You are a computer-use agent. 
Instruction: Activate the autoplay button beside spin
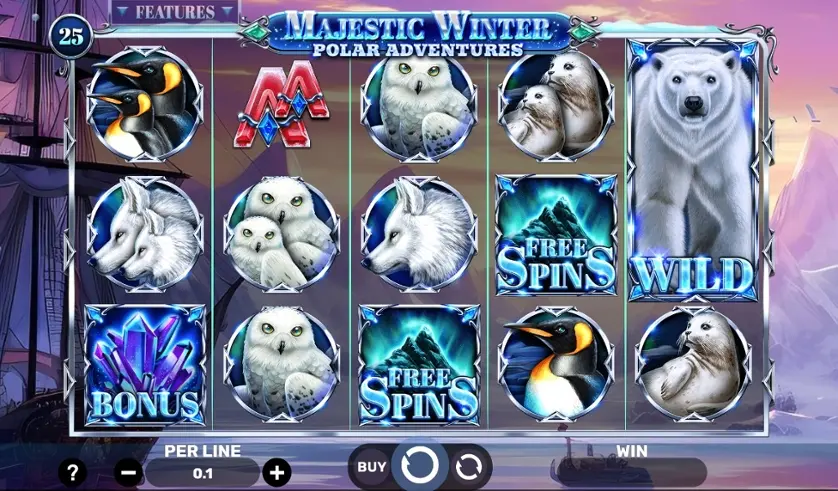pos(467,466)
